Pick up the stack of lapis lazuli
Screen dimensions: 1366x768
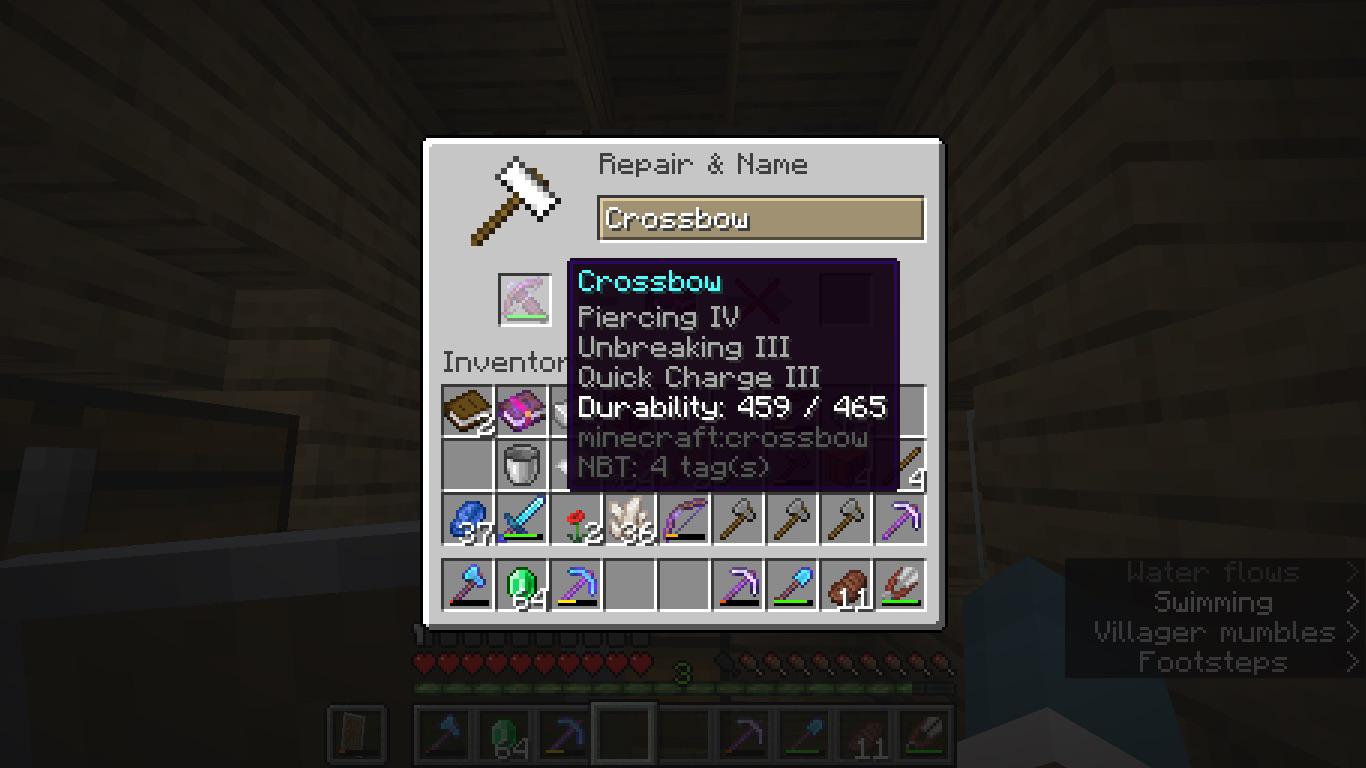468,518
